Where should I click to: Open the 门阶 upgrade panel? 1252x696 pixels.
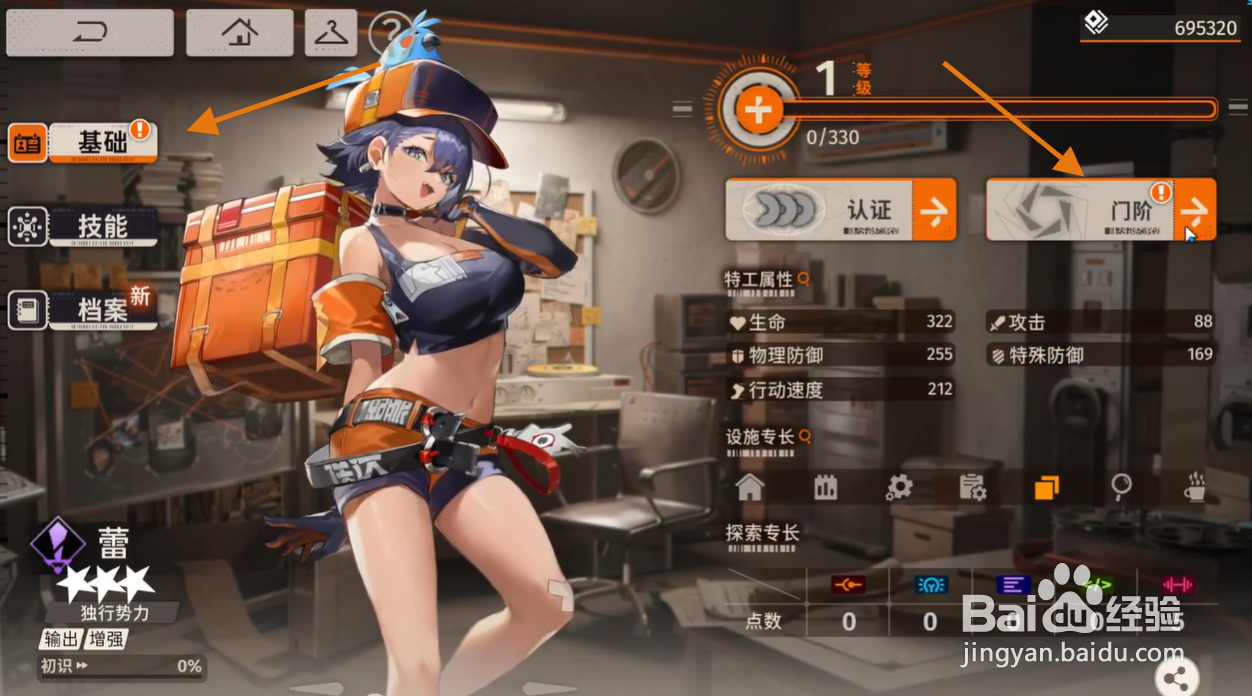[x=1100, y=210]
